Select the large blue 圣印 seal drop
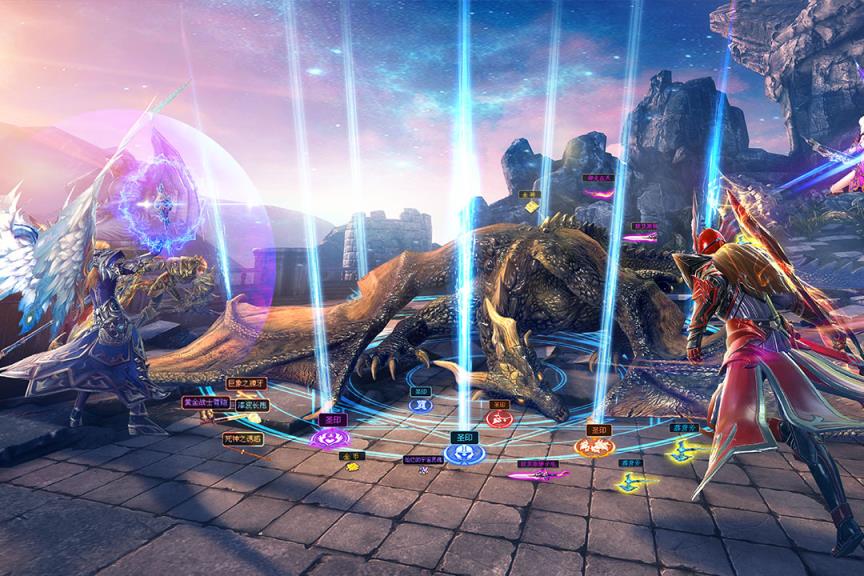Screen dimensions: 864x576 (x=464, y=452)
